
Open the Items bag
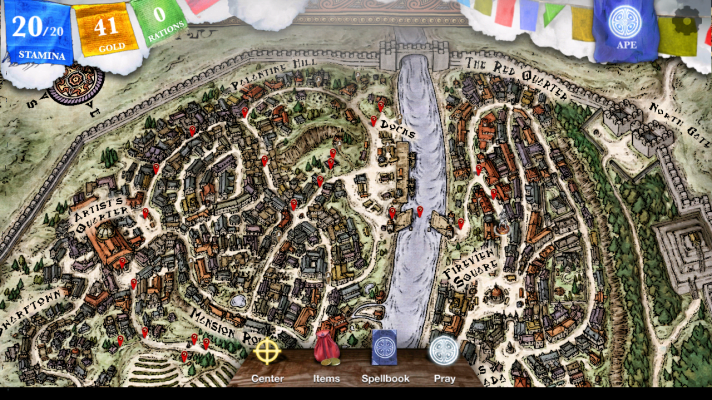click(x=326, y=352)
